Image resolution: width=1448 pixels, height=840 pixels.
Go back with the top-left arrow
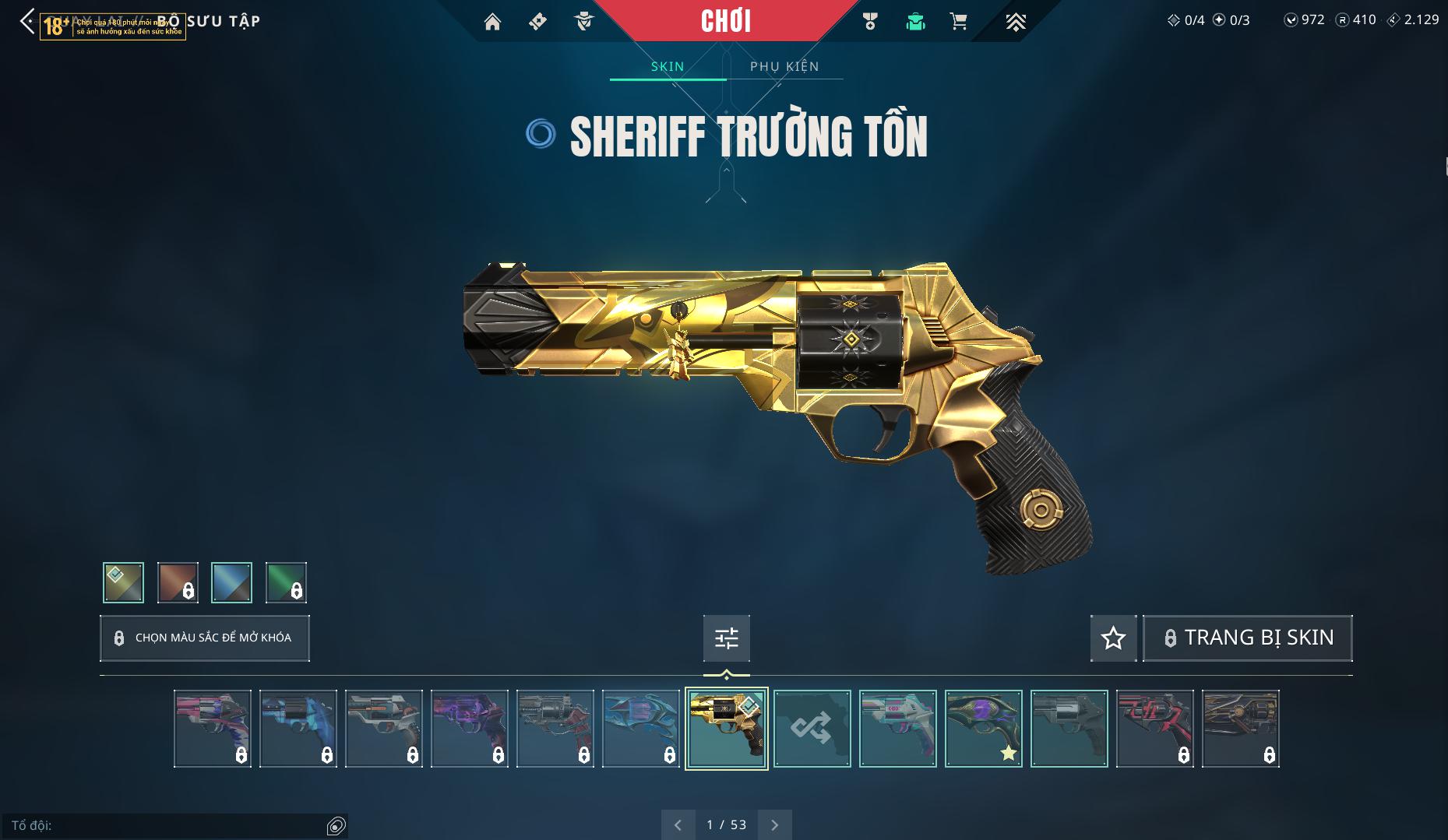[27, 22]
